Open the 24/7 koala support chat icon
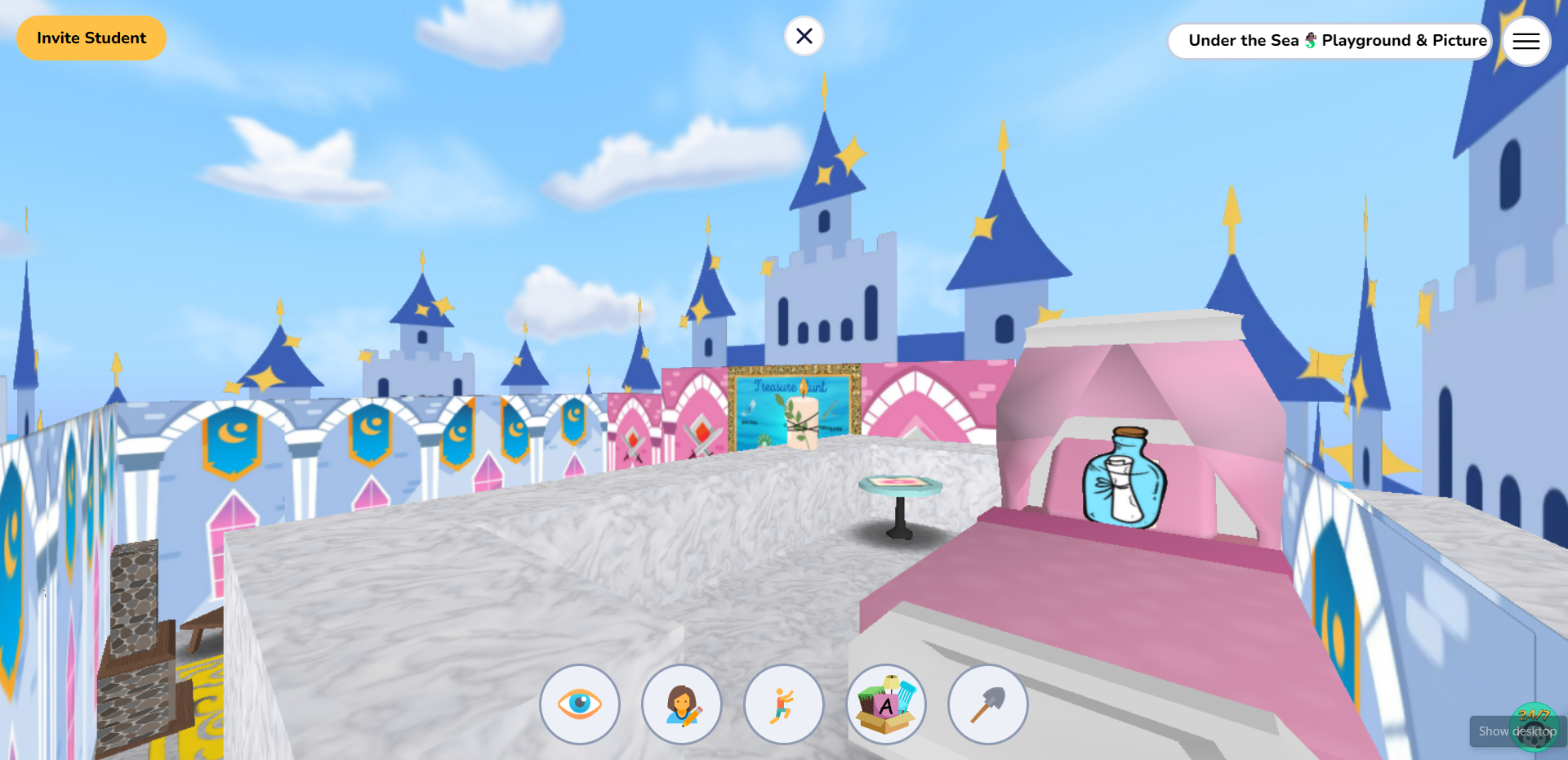1568x760 pixels. (1534, 726)
